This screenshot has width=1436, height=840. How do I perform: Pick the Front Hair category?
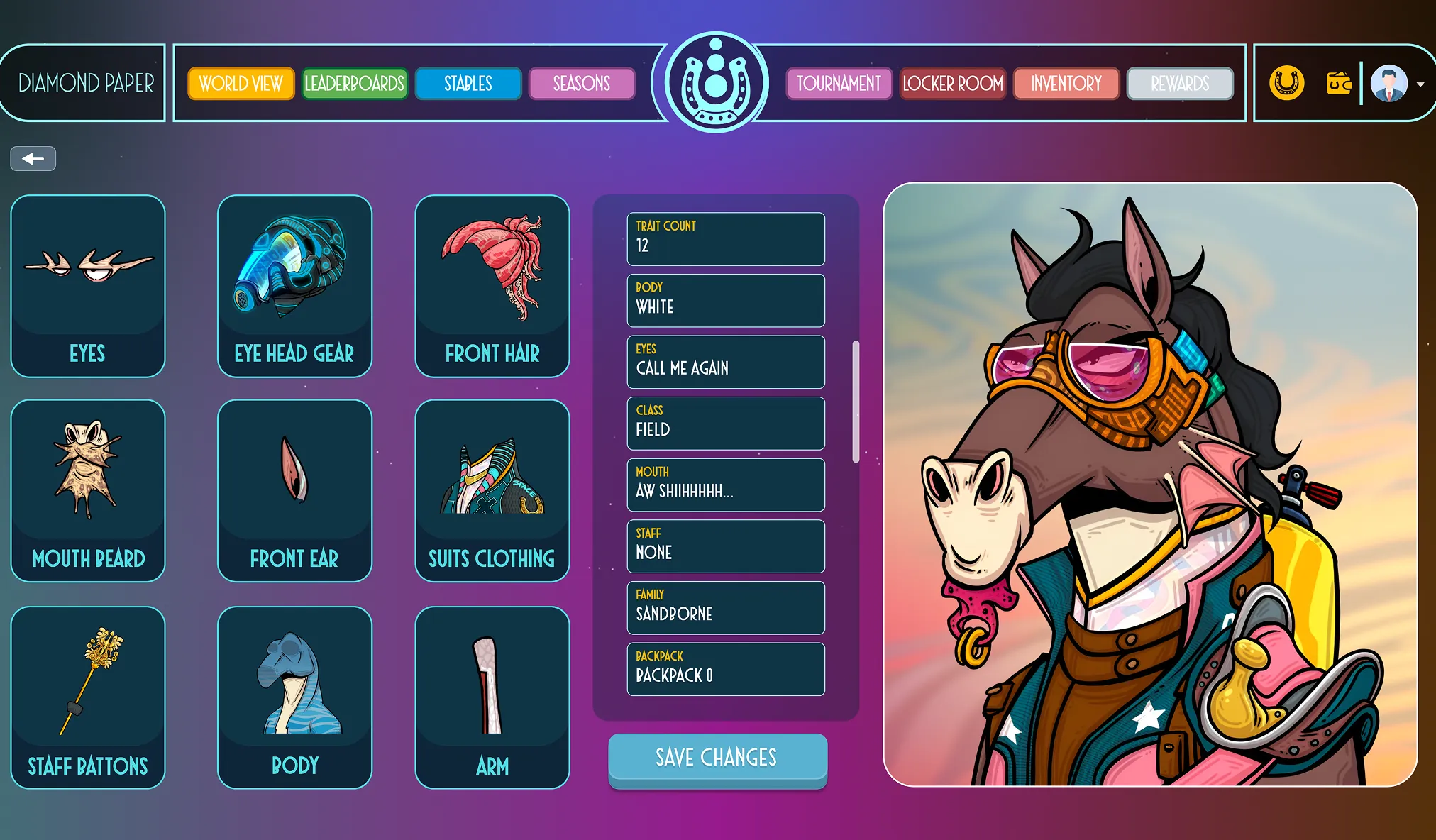point(492,286)
